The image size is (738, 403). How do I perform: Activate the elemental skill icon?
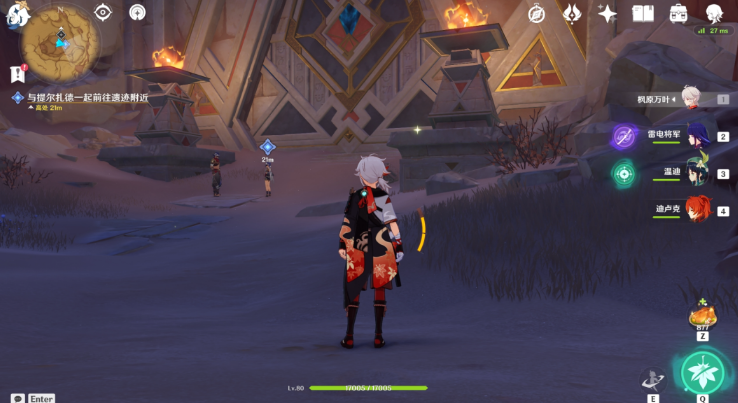coord(652,379)
